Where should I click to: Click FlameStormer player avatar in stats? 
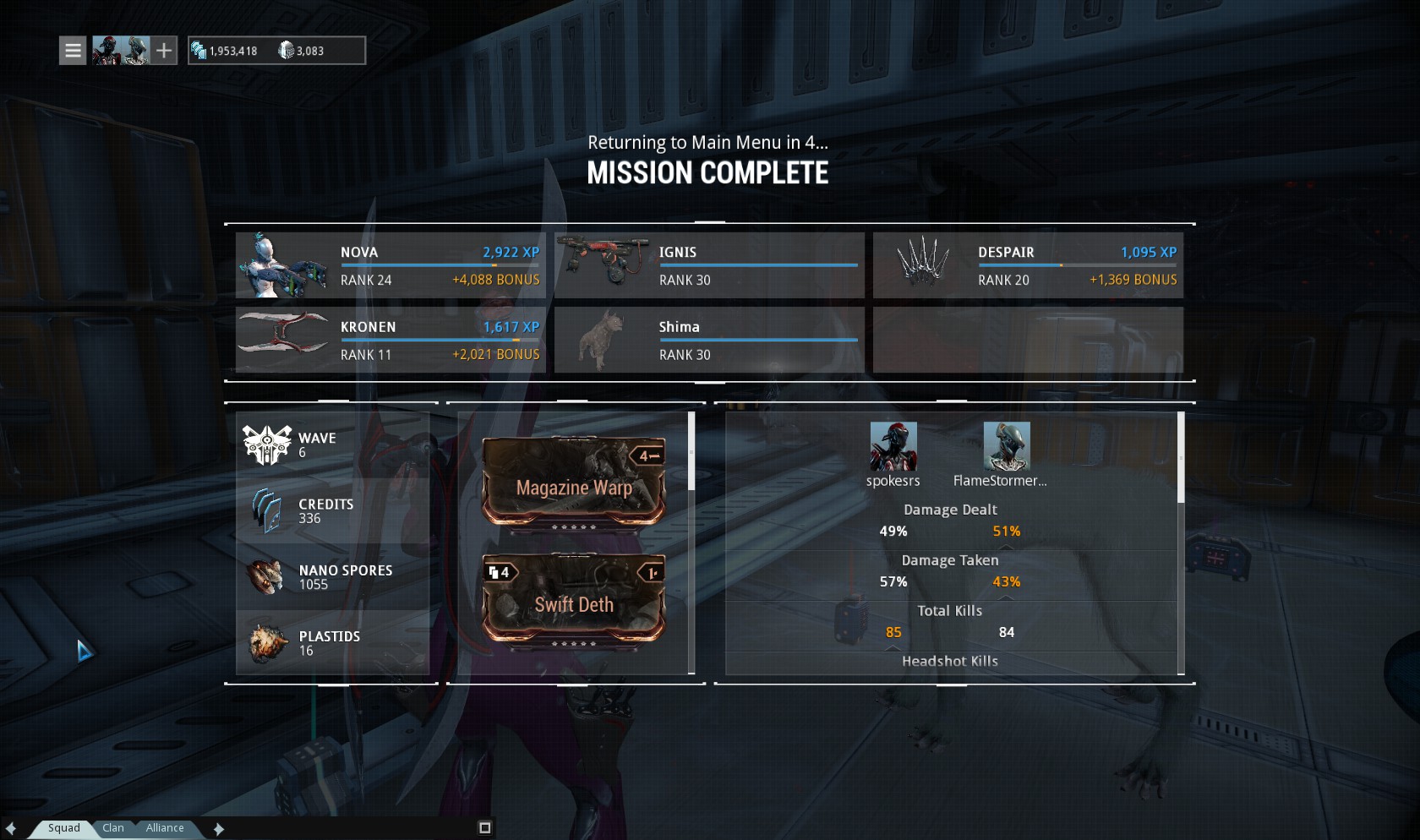(1007, 446)
